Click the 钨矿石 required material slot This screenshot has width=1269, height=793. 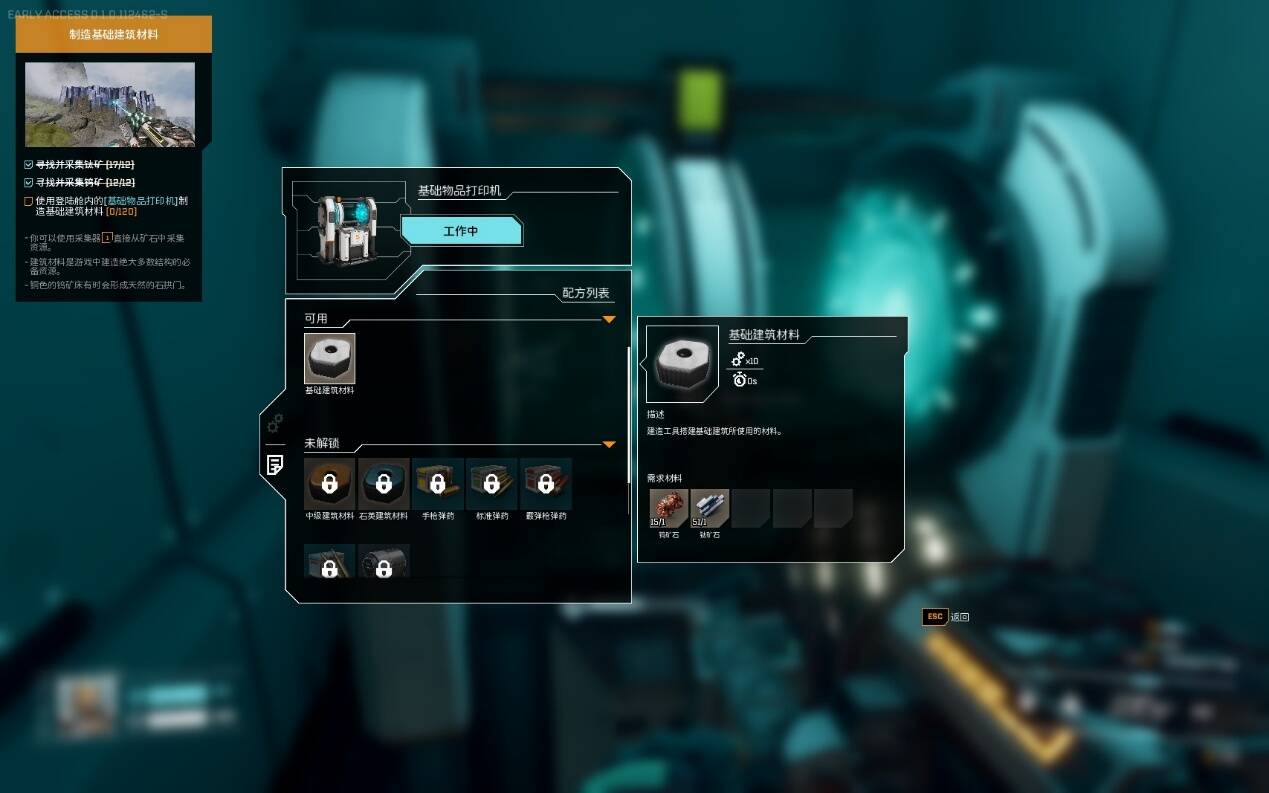coord(668,508)
